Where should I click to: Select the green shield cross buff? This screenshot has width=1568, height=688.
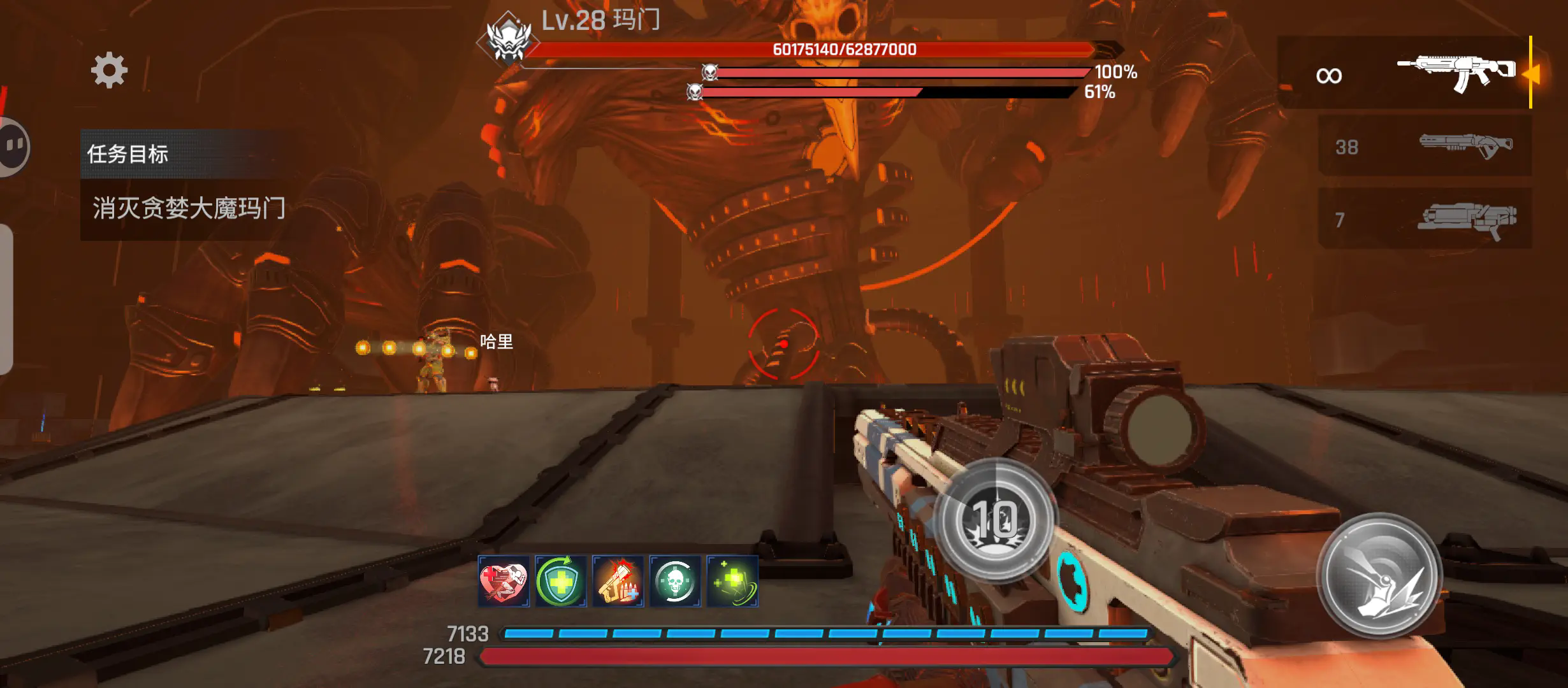561,582
